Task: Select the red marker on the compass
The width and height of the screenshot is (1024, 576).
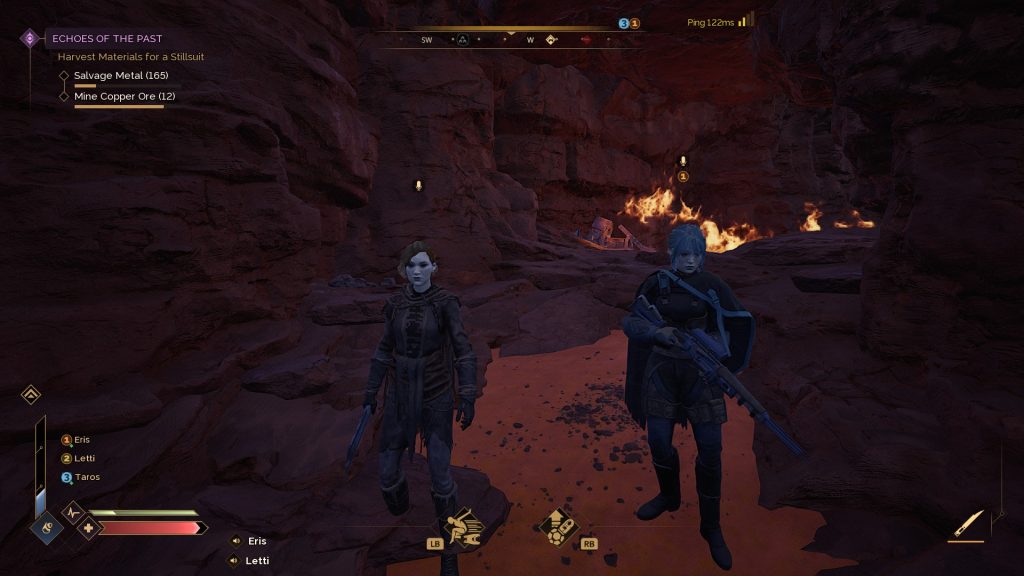Action: pos(586,40)
